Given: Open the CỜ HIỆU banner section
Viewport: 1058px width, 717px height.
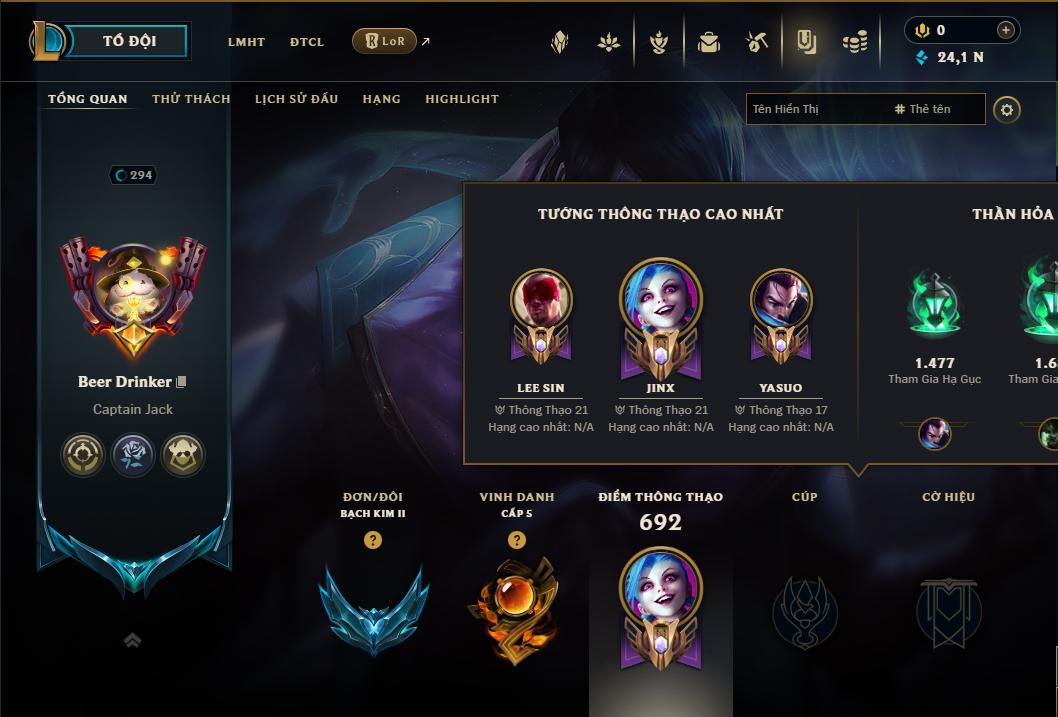Looking at the screenshot, I should (x=948, y=609).
